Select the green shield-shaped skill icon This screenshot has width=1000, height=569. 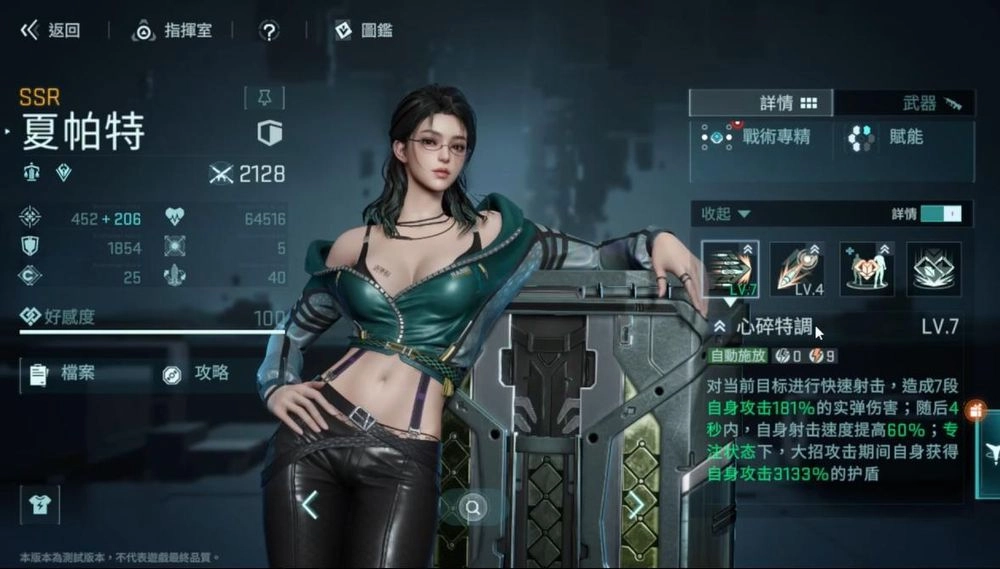coord(934,268)
